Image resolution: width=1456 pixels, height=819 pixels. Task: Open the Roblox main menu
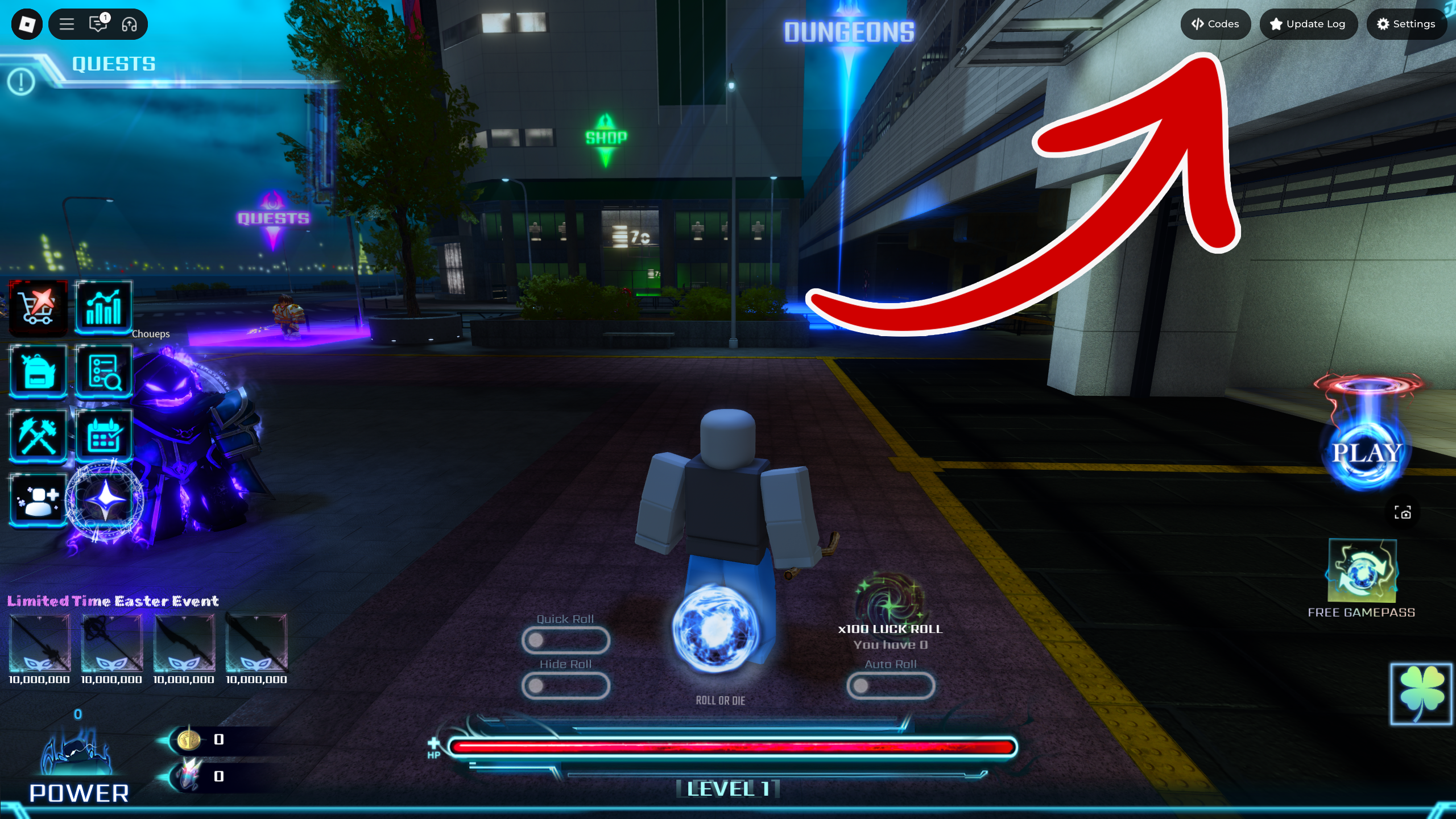coord(67,24)
